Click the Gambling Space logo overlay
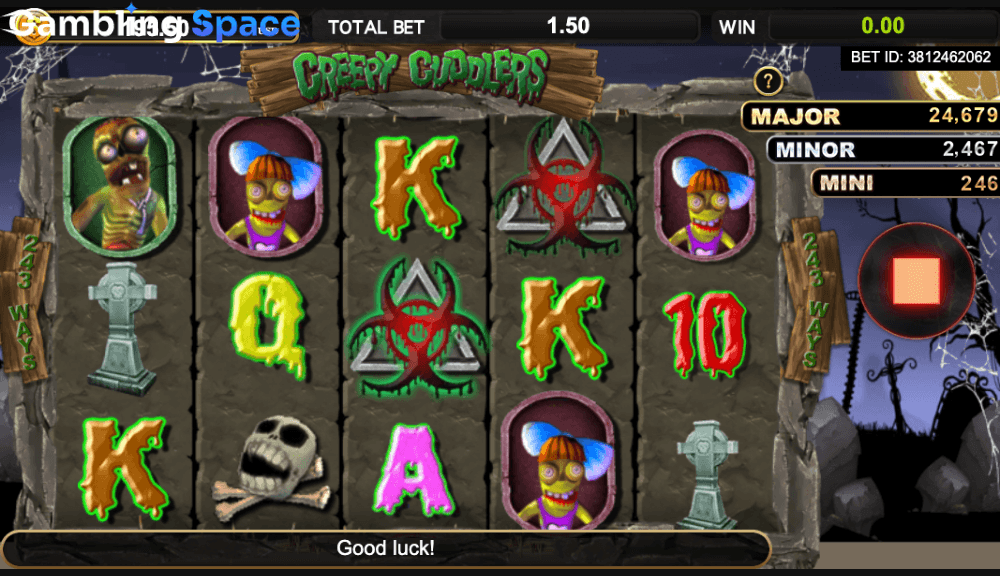Image resolution: width=1000 pixels, height=576 pixels. point(150,25)
